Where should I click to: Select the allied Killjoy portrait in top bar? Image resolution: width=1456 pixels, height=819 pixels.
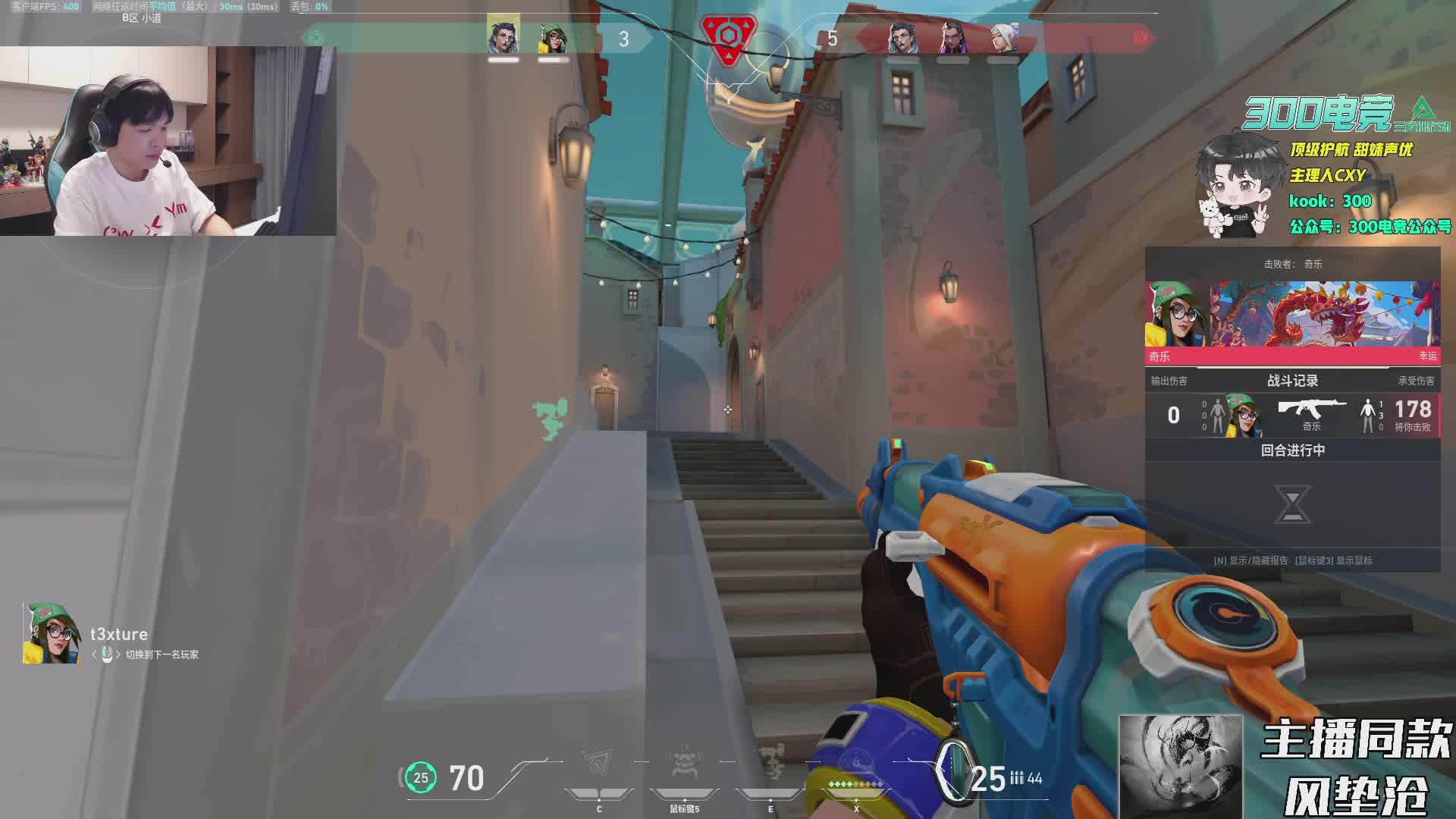pos(553,38)
